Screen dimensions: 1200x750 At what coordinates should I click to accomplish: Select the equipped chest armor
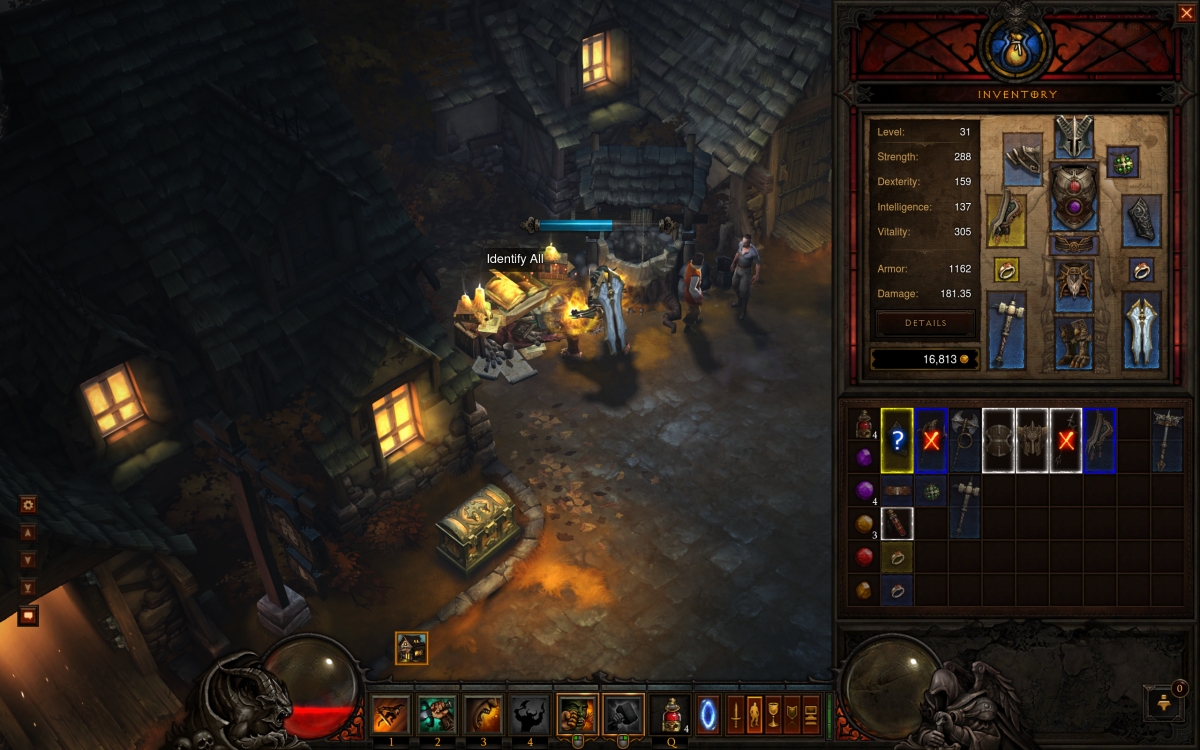click(x=1074, y=197)
